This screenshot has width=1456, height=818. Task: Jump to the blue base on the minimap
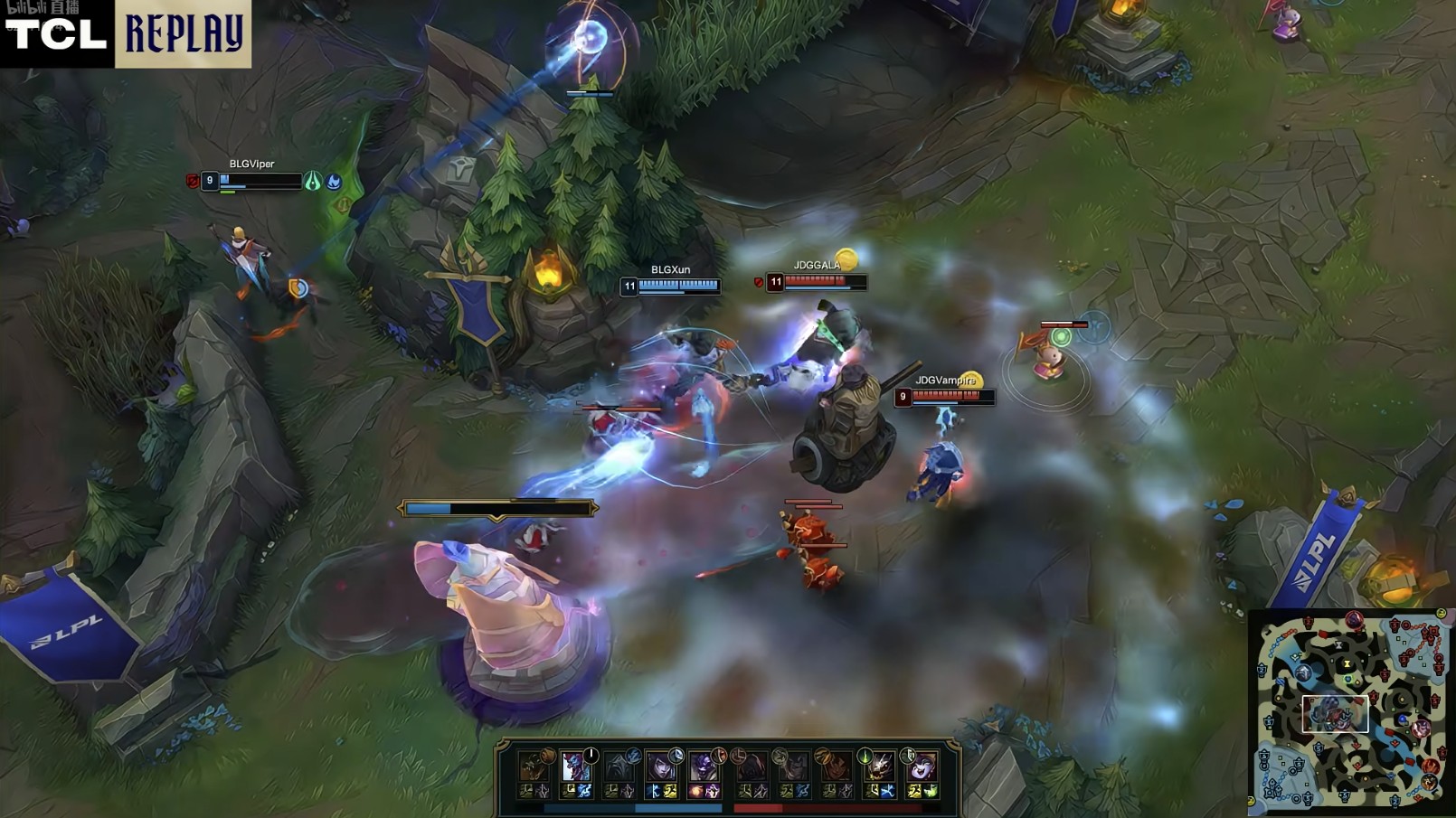1269,788
